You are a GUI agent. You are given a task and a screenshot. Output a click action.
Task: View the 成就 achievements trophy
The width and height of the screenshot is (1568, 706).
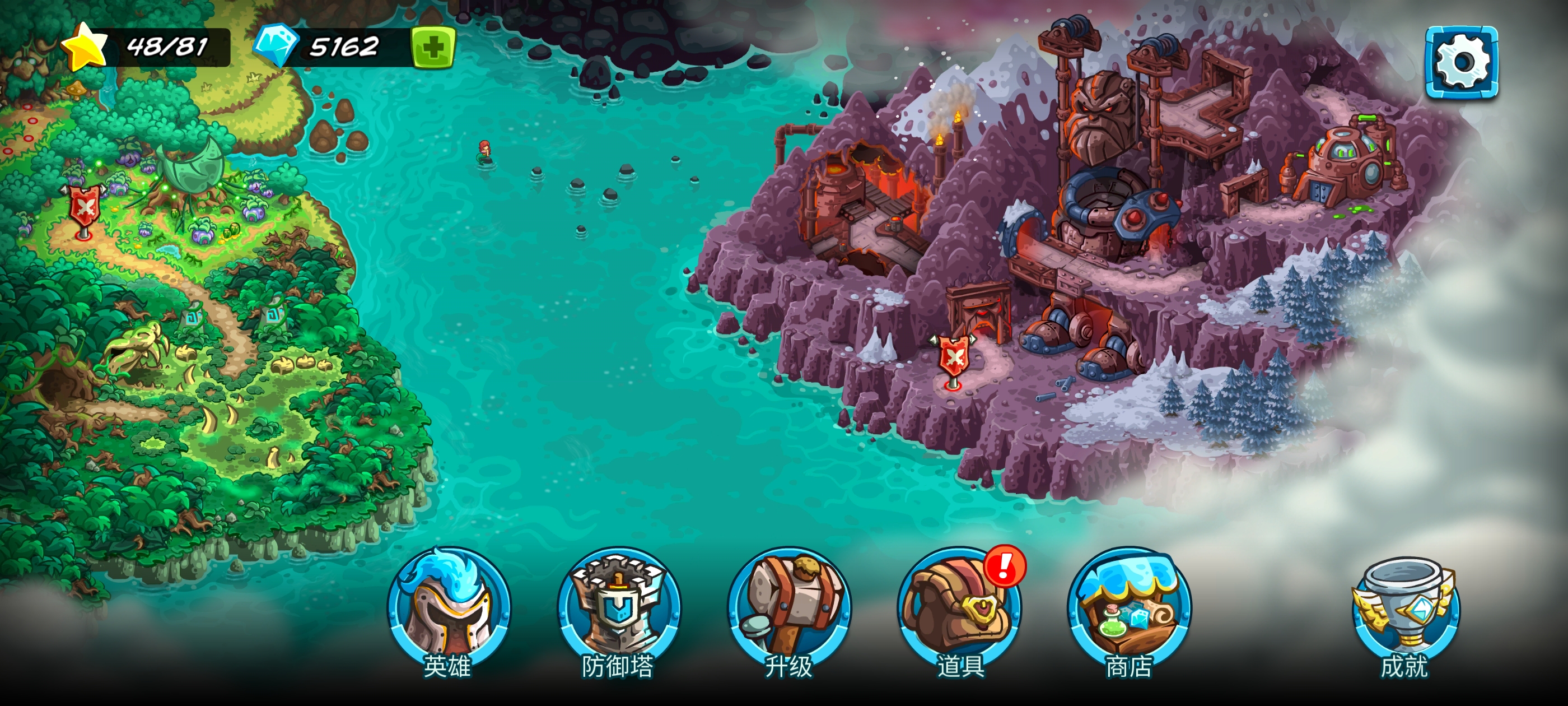coord(1404,610)
